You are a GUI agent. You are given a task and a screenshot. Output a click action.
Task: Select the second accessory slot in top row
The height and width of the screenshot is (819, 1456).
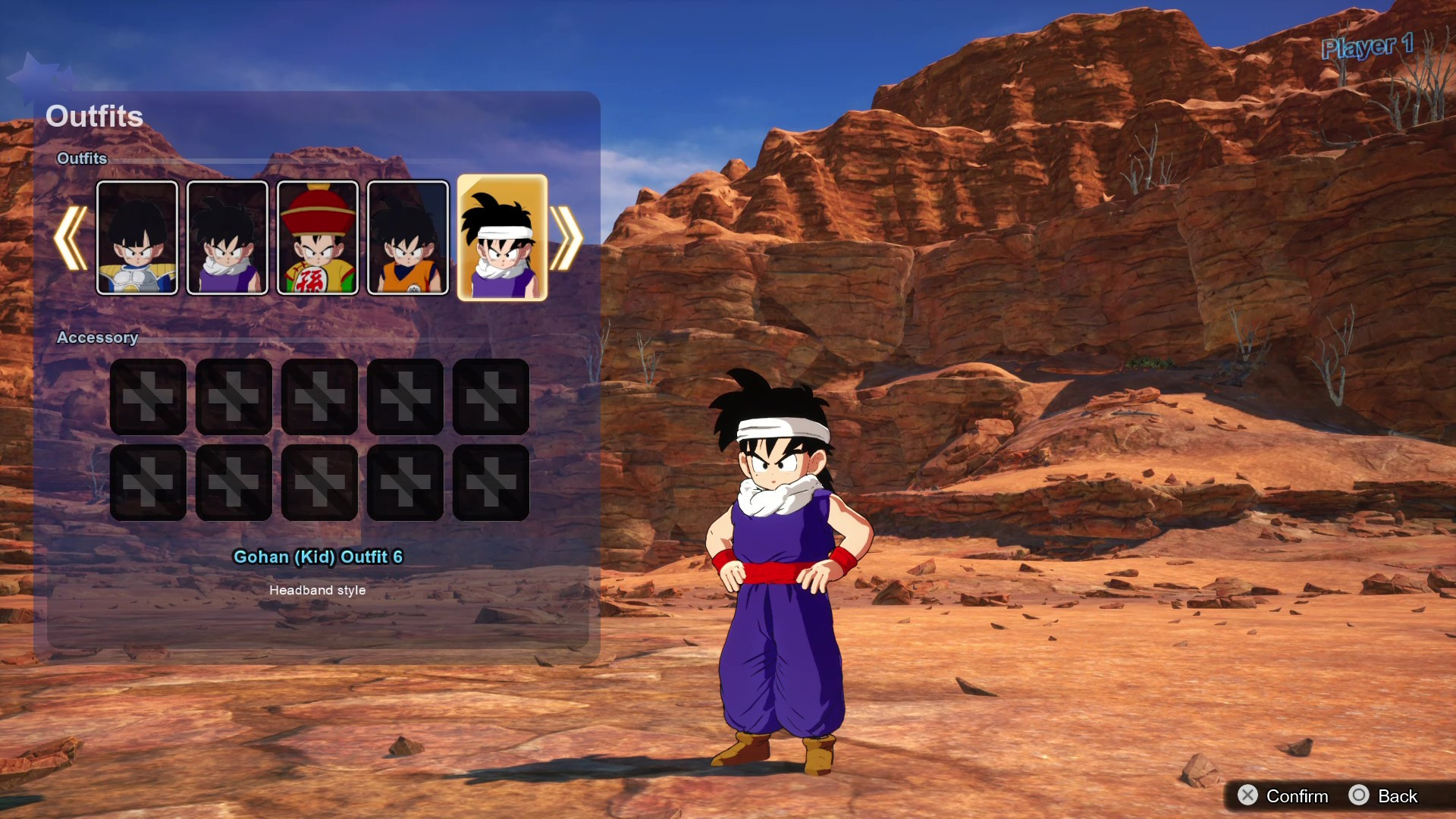234,397
